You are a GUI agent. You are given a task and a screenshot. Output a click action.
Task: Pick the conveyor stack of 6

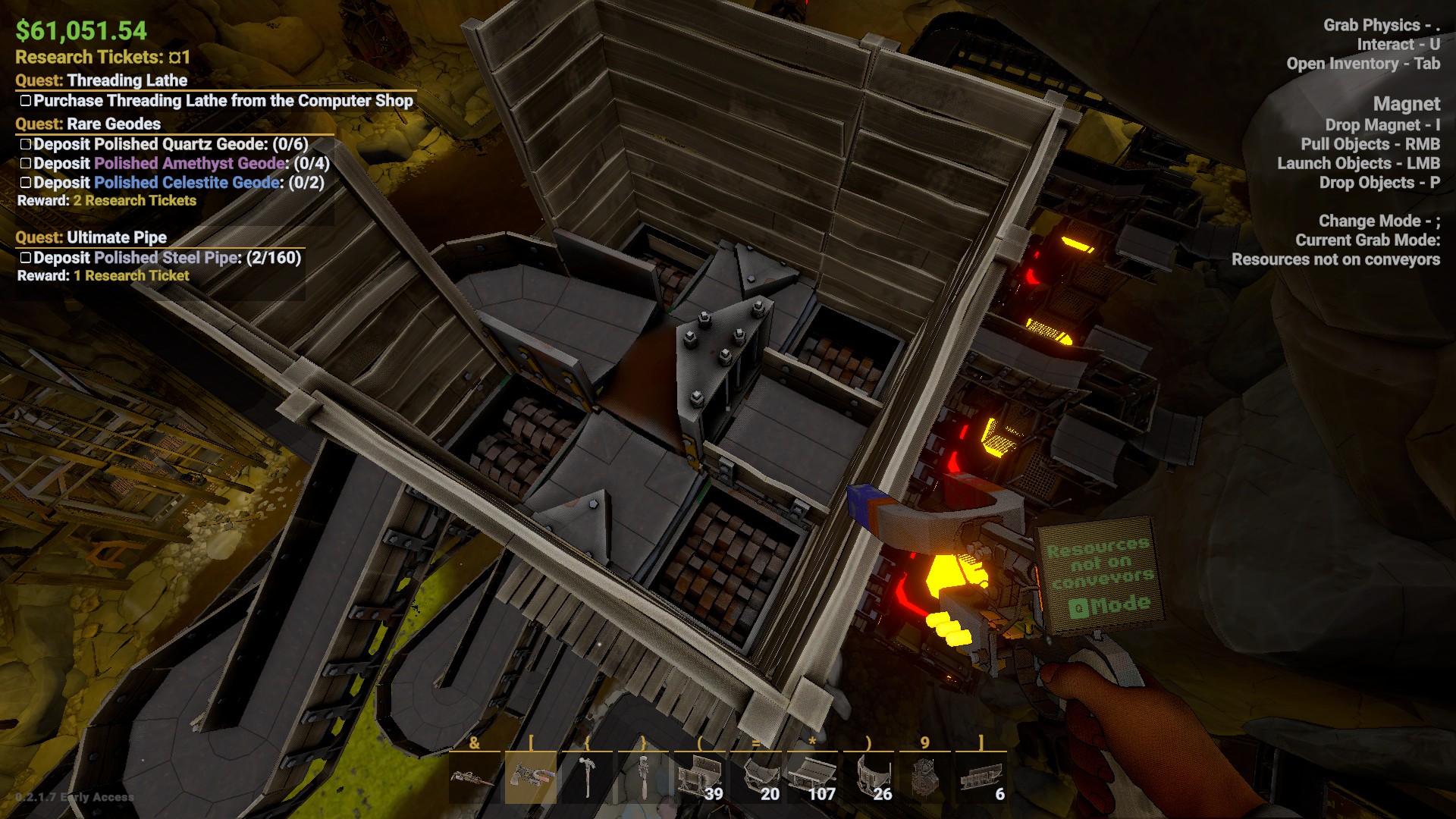coord(981,778)
